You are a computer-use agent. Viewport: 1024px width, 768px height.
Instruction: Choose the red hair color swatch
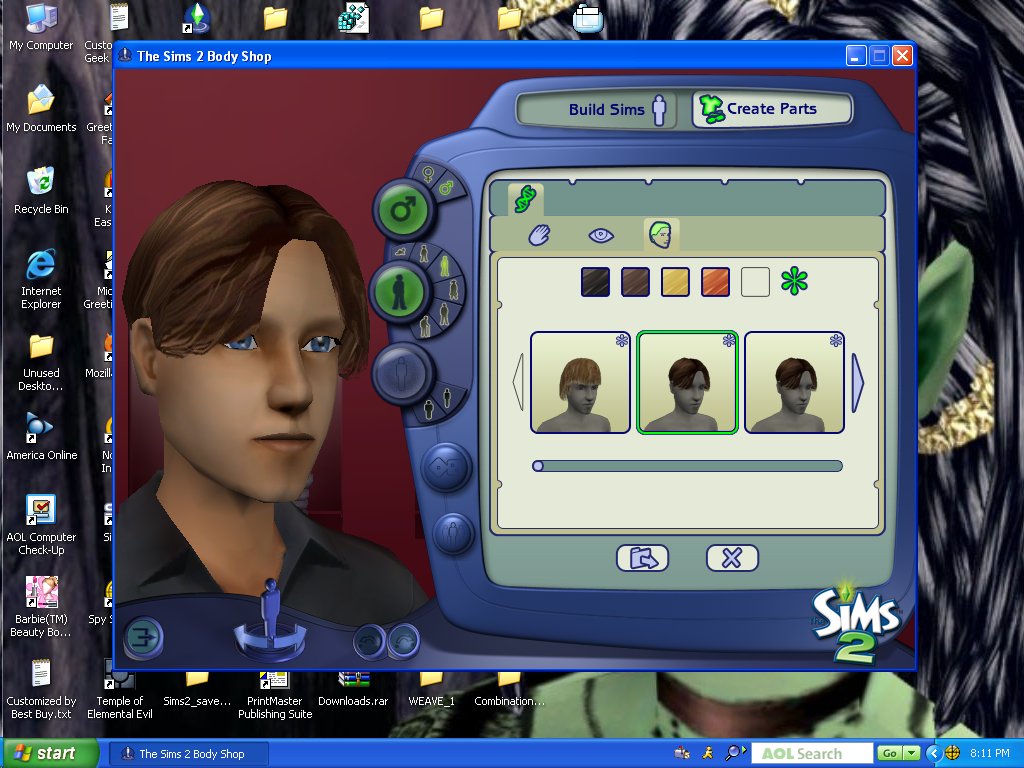coord(716,282)
